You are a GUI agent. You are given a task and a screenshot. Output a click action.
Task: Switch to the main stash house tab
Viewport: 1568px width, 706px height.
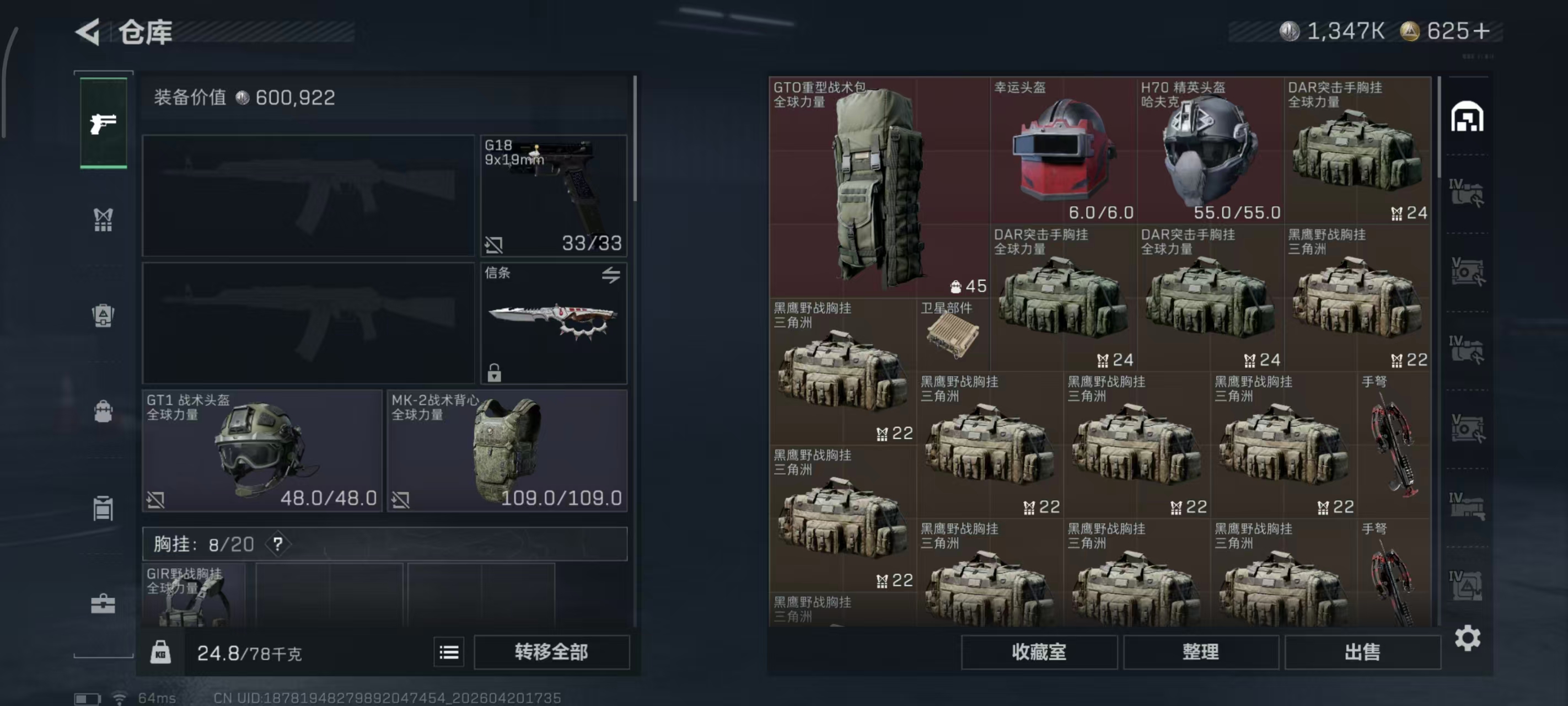[x=1467, y=117]
